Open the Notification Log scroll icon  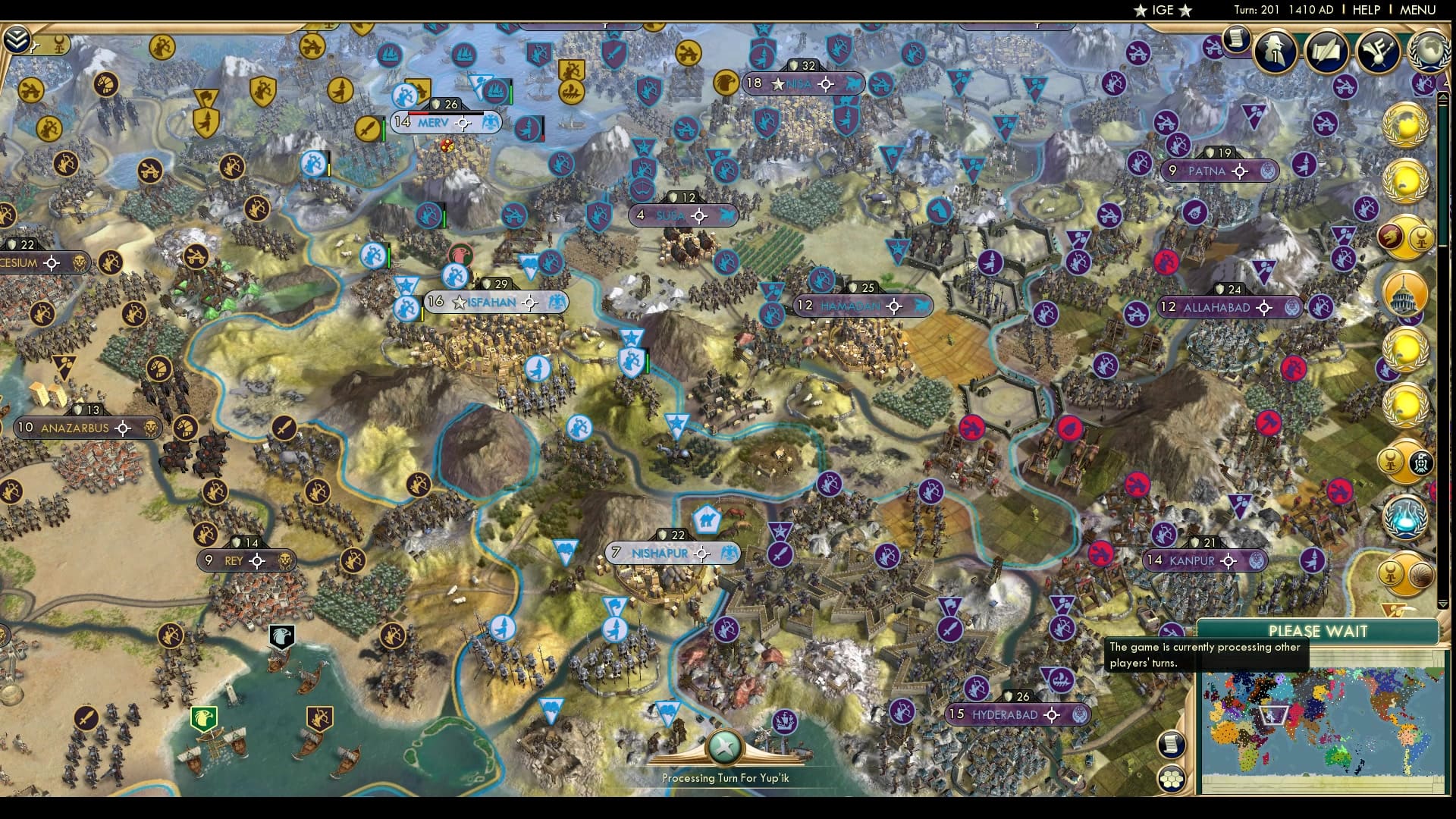pos(1238,37)
